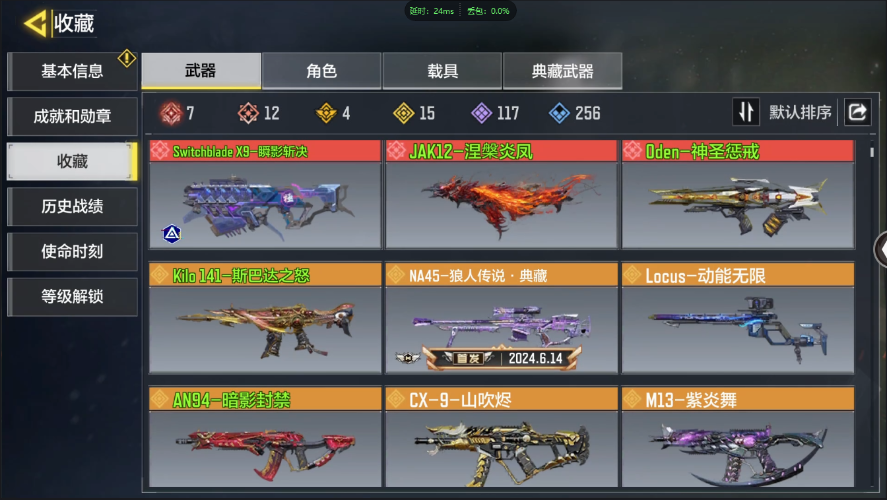Screen dimensions: 887x500
Task: Filter by the red rarity count 7
Action: (x=177, y=113)
